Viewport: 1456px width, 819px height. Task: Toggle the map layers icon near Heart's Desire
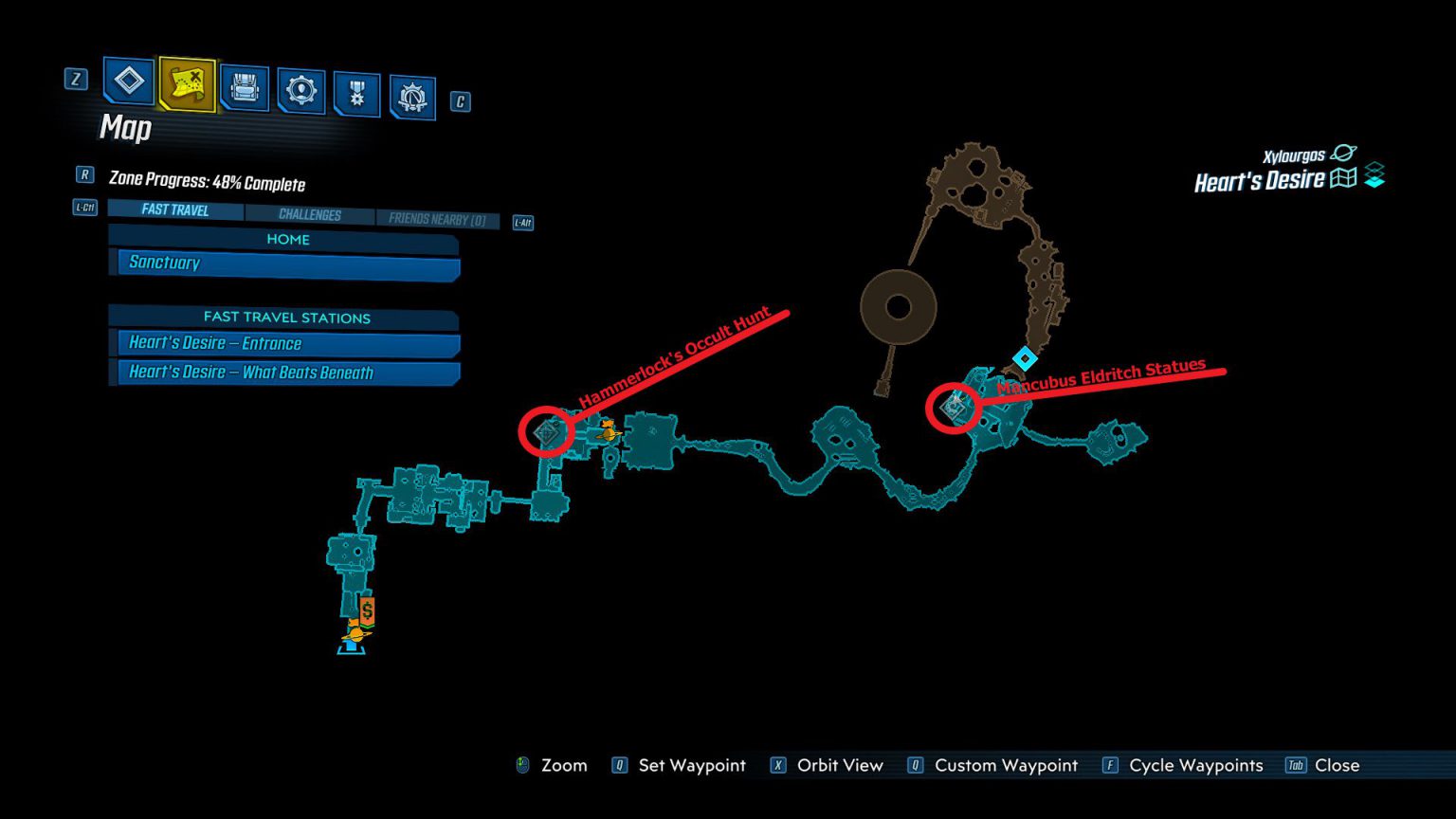1374,175
